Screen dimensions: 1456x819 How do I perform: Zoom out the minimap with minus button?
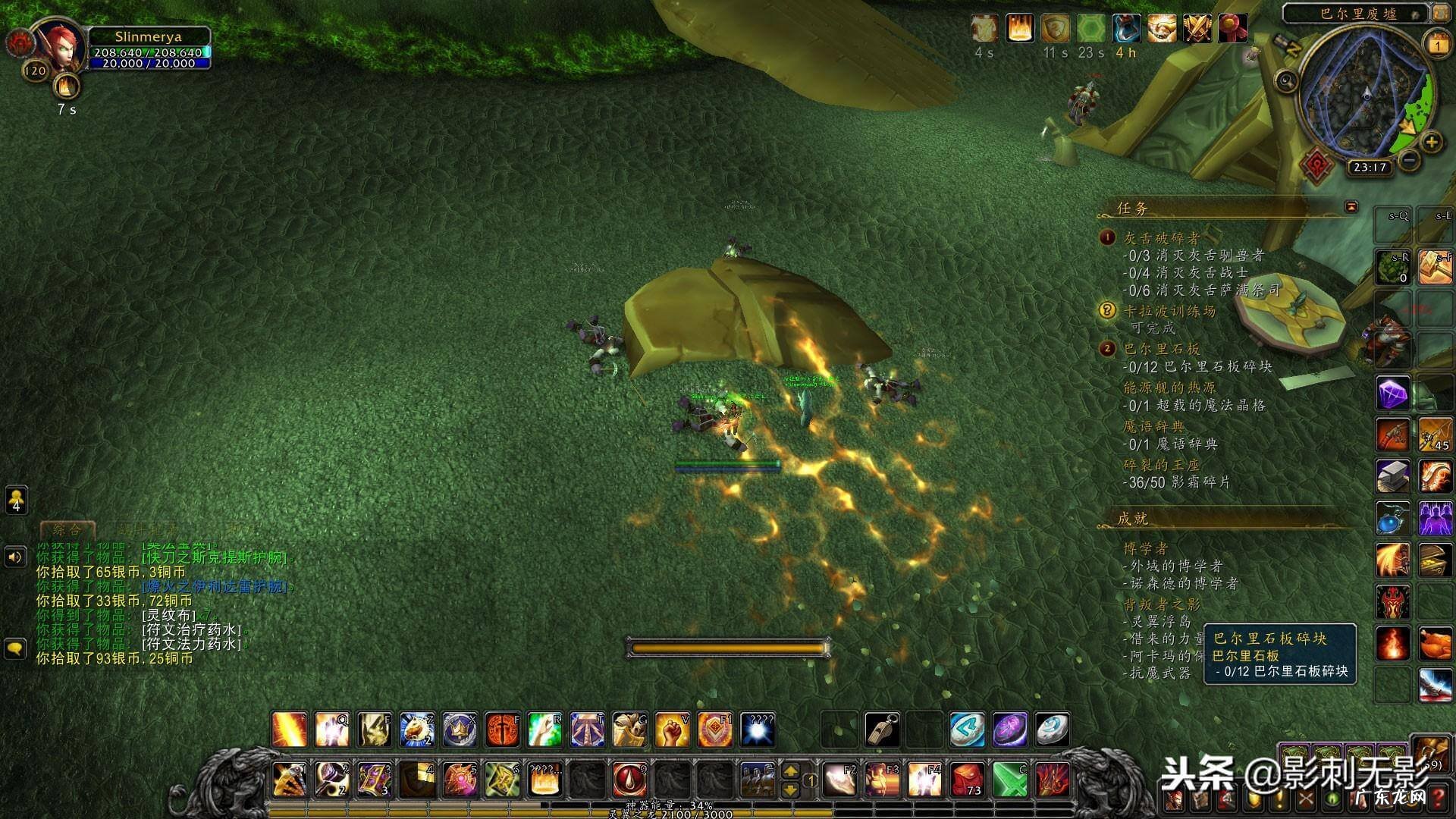pos(1409,160)
